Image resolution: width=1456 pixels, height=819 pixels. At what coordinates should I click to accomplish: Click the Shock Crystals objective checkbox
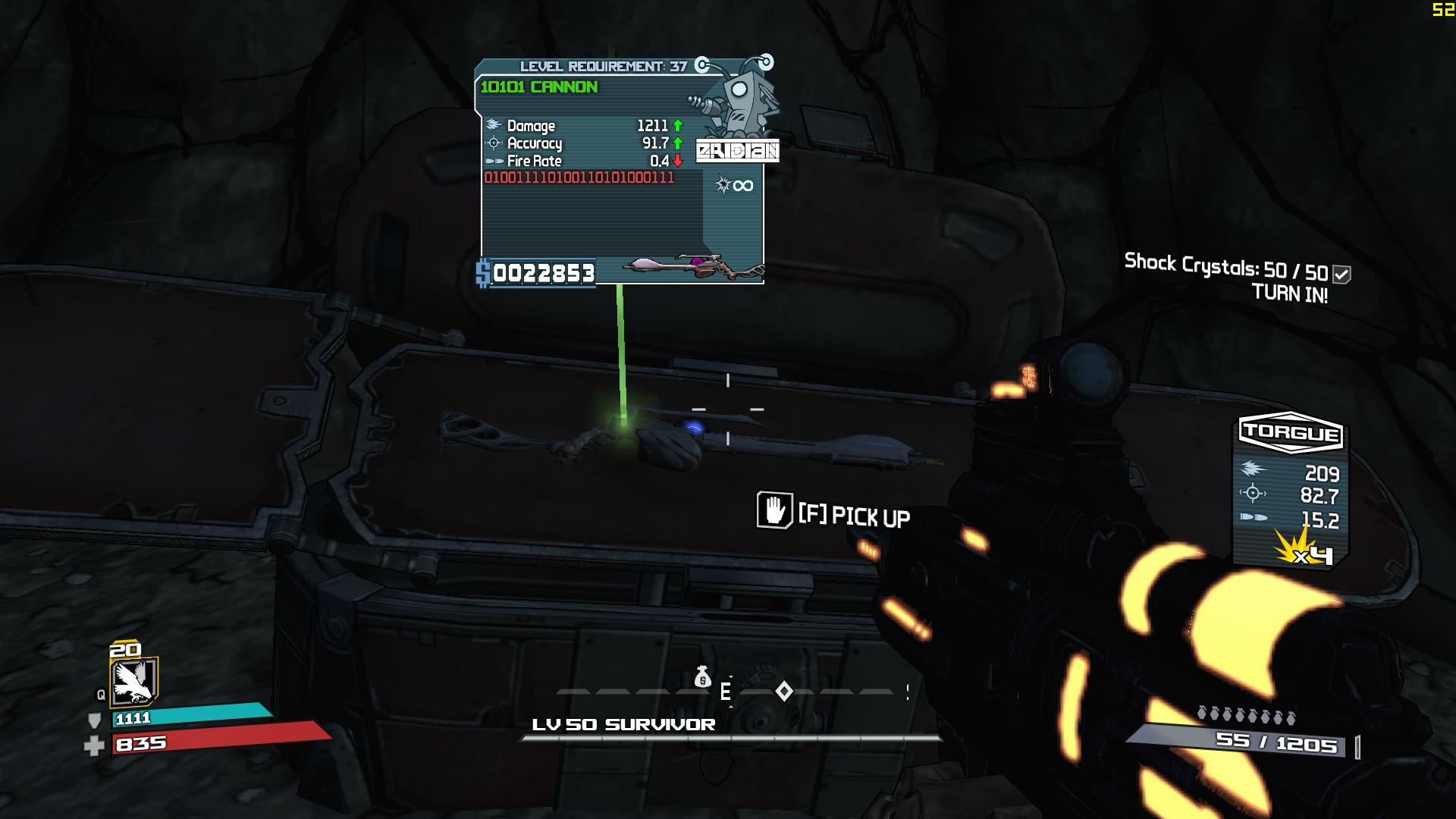pos(1341,275)
